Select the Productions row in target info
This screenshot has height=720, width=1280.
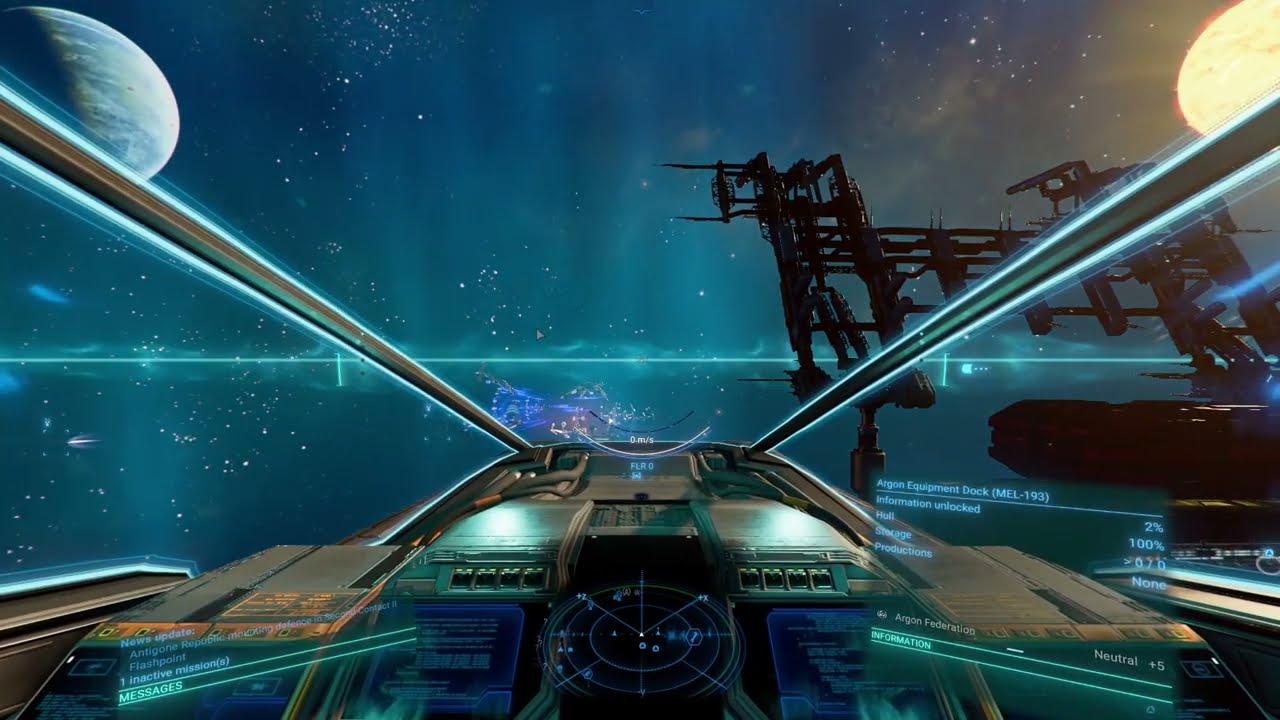[x=903, y=550]
